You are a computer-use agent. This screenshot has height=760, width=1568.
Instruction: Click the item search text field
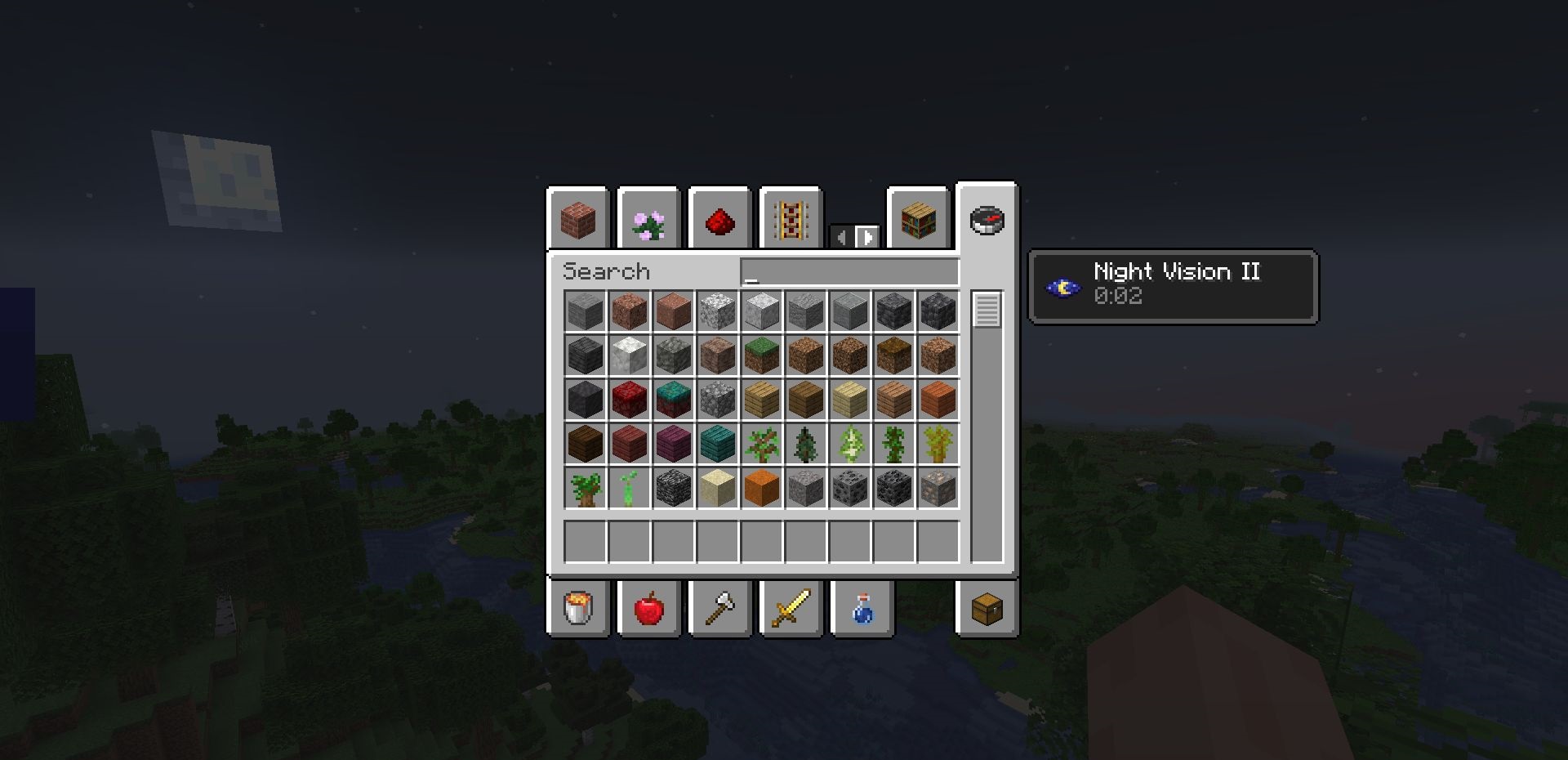(849, 272)
